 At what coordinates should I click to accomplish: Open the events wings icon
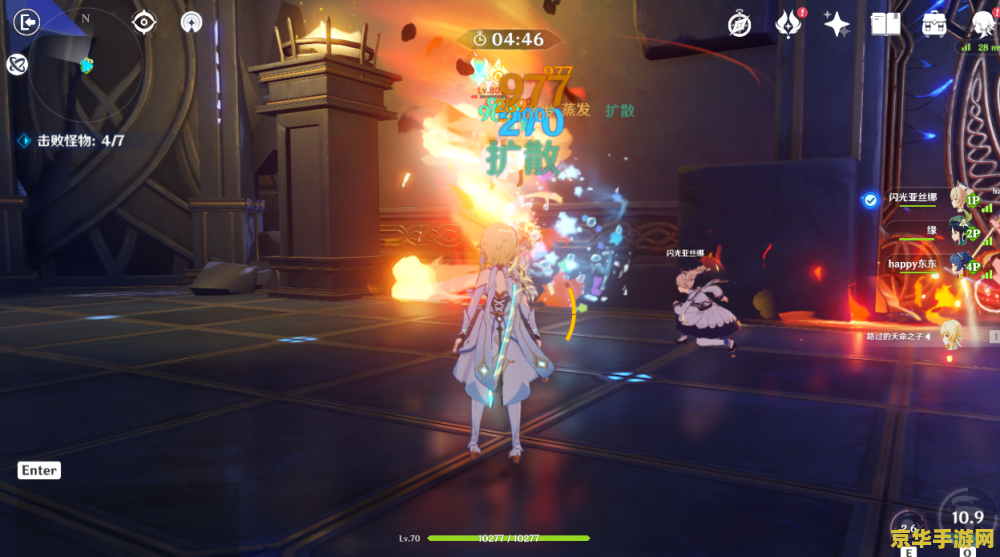click(789, 24)
